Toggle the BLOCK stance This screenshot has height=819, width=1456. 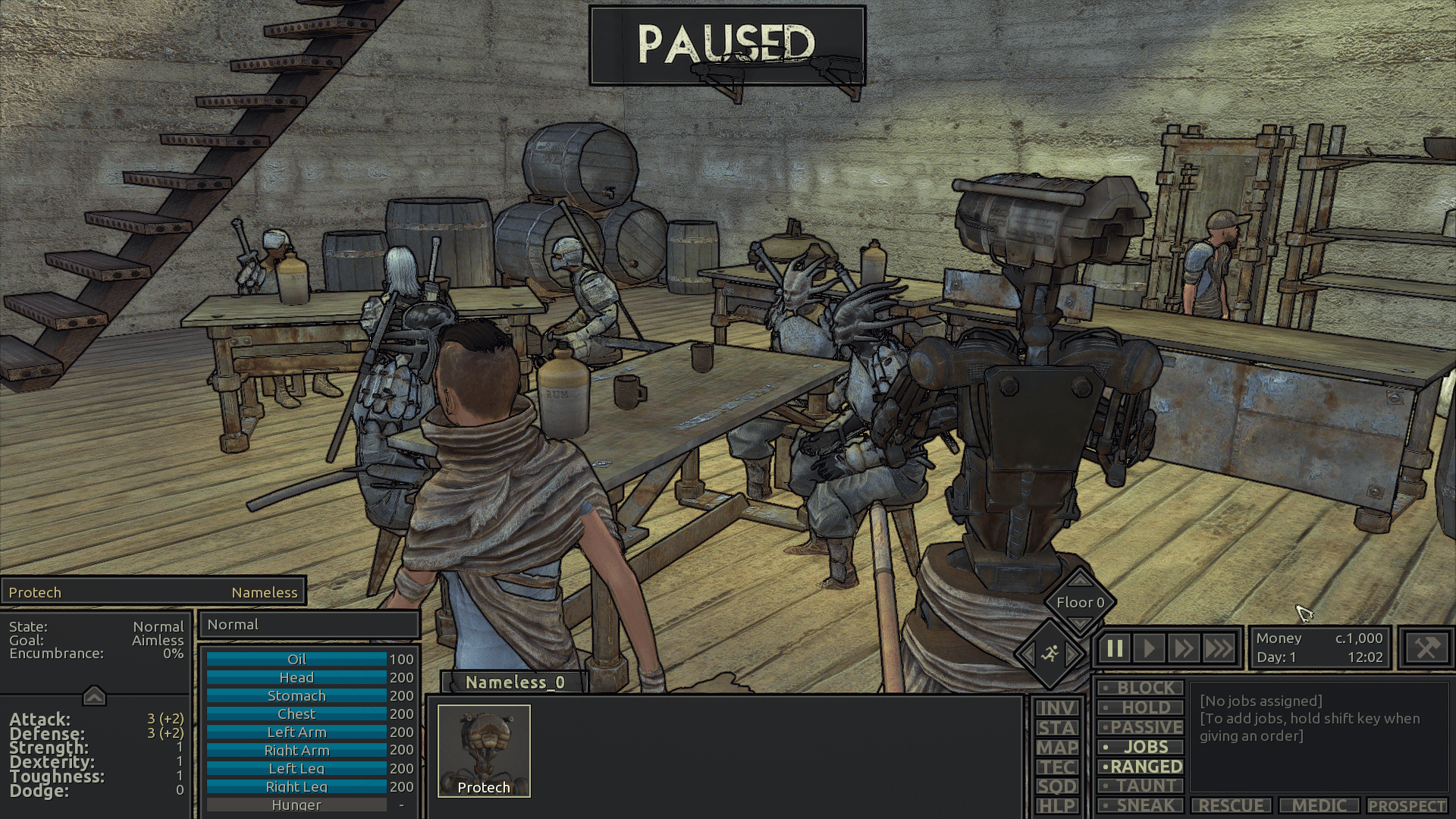coord(1140,688)
